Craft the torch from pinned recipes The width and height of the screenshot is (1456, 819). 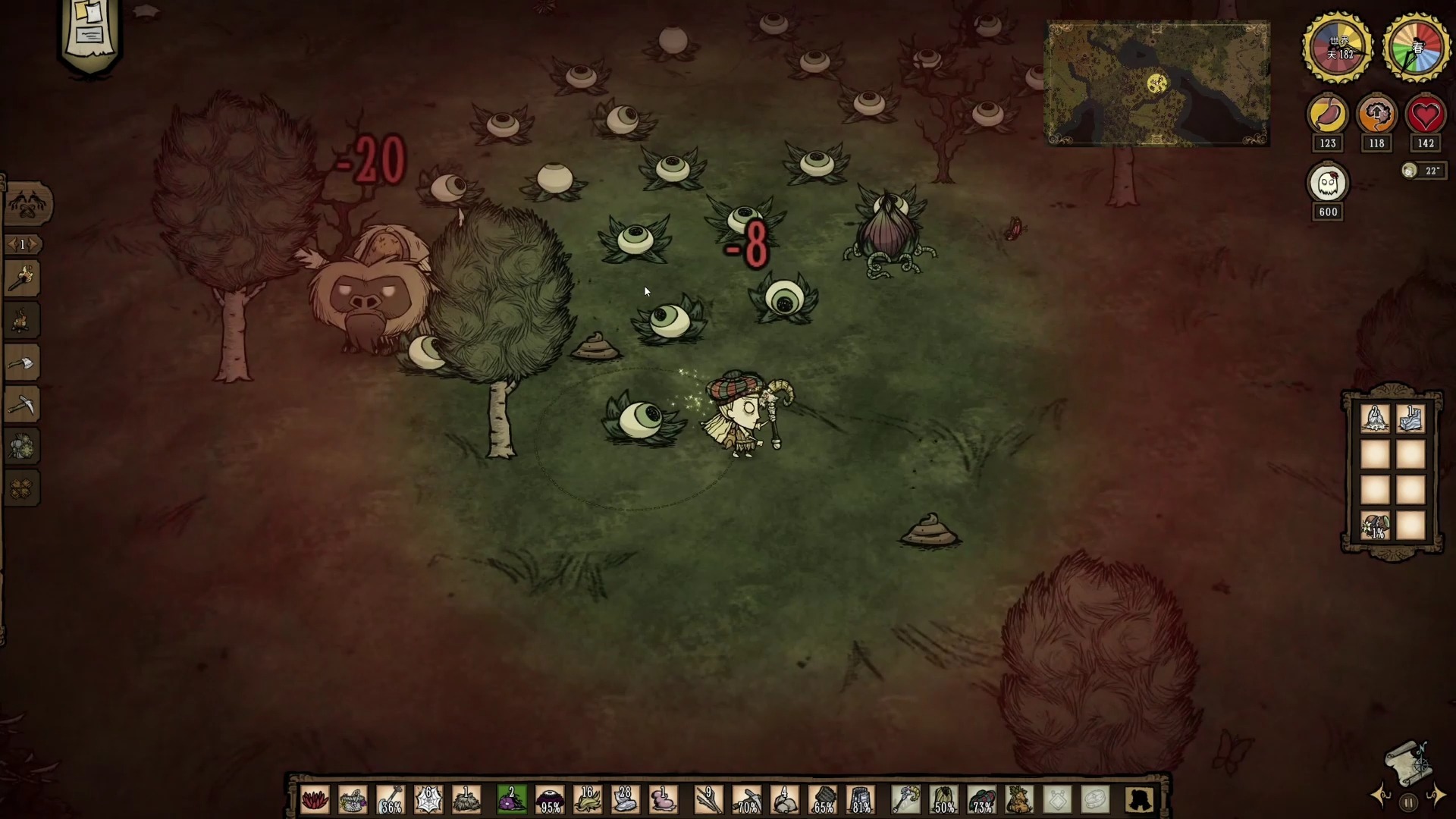click(22, 279)
